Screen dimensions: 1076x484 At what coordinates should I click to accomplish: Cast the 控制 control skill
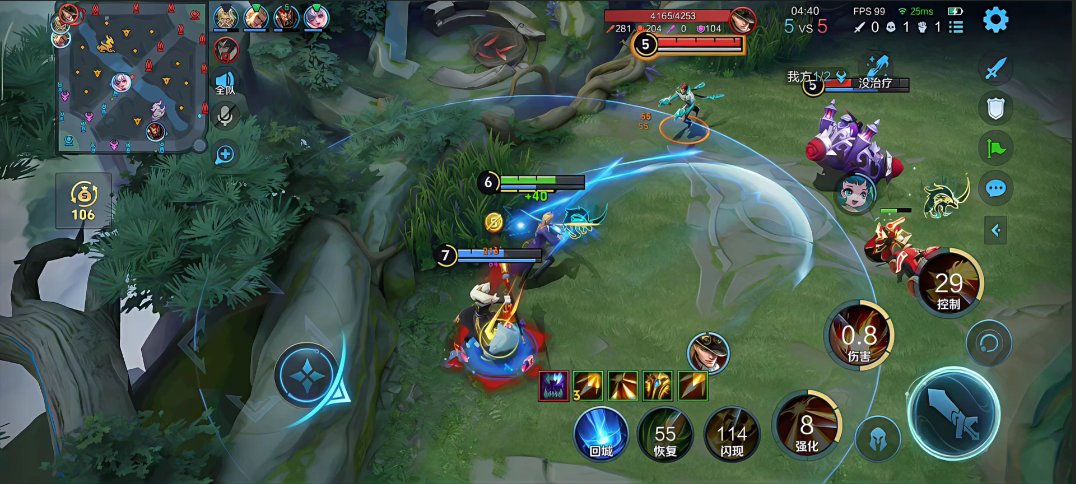[948, 285]
